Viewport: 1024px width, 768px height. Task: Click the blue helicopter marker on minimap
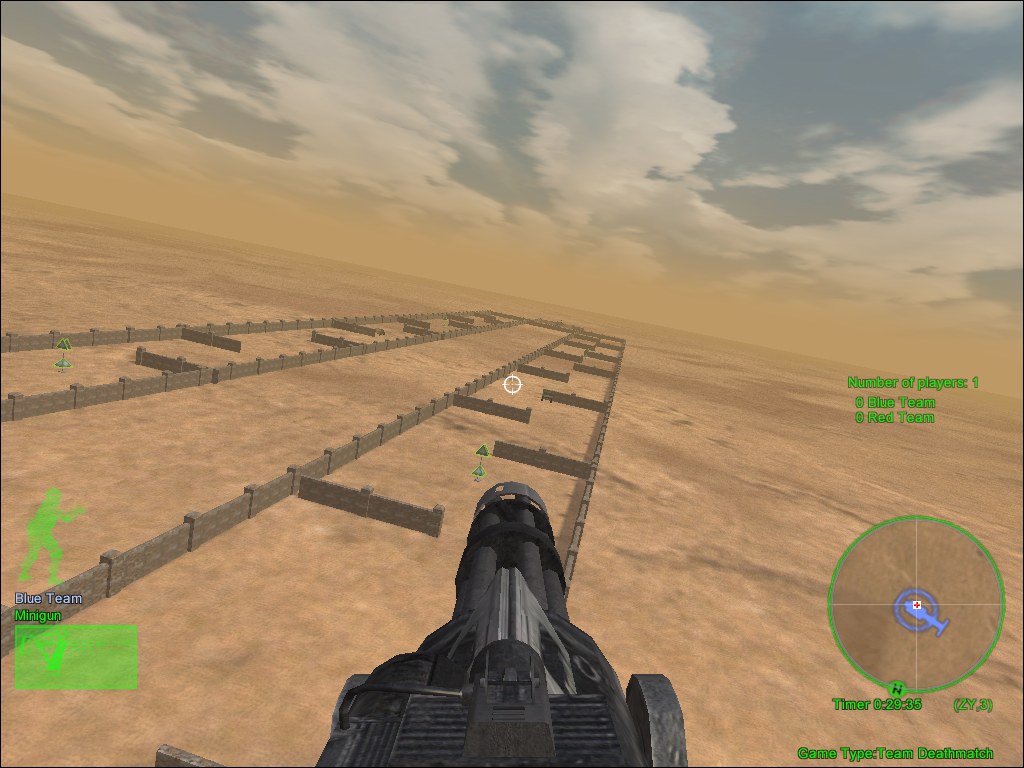coord(920,610)
